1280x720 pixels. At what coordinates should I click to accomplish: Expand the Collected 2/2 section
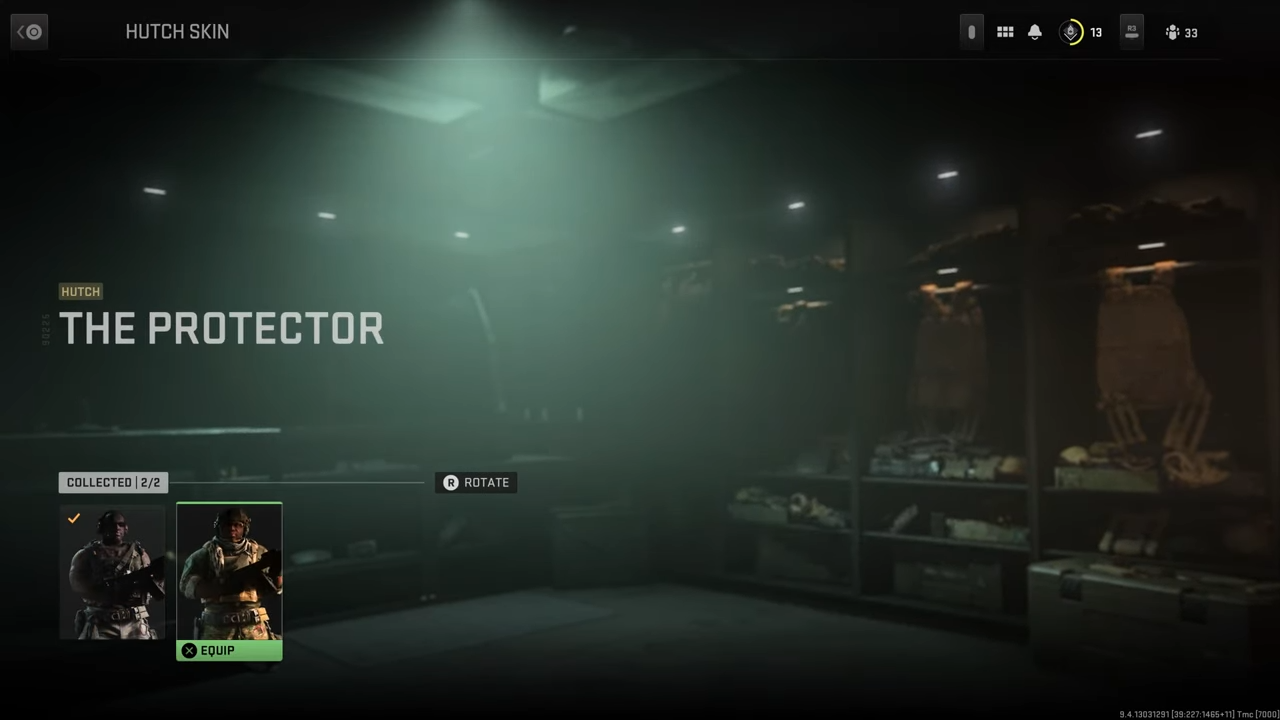113,482
